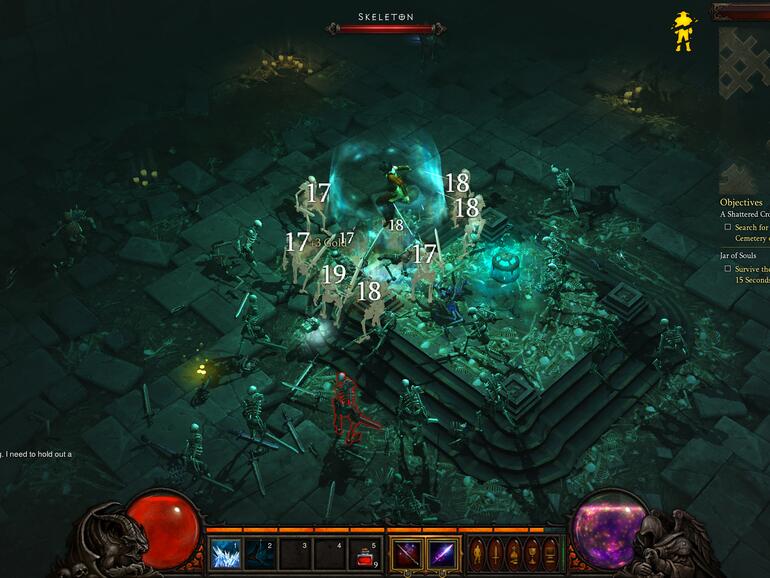770x578 pixels.
Task: Open the character figure menu button
Action: pyautogui.click(x=477, y=553)
